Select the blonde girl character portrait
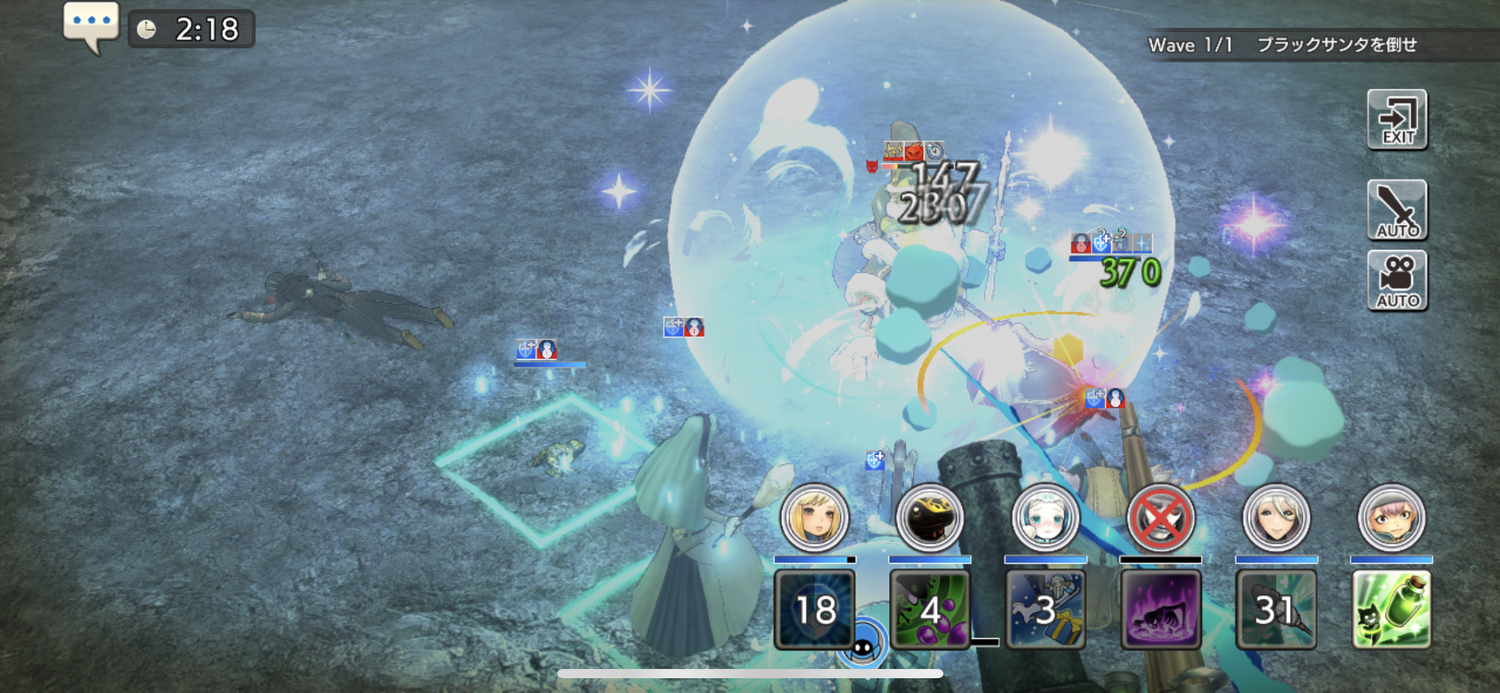The image size is (1500, 693). point(814,519)
